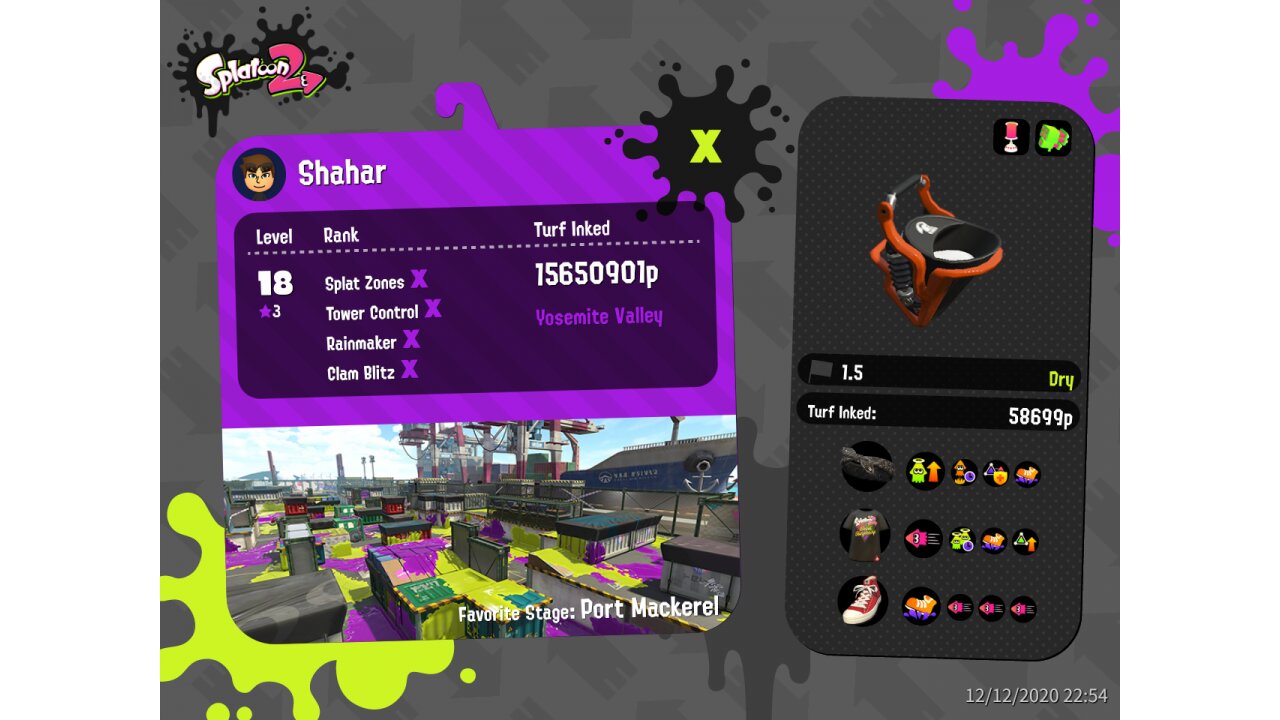Select the black t-shirt clothing slot

[x=865, y=534]
